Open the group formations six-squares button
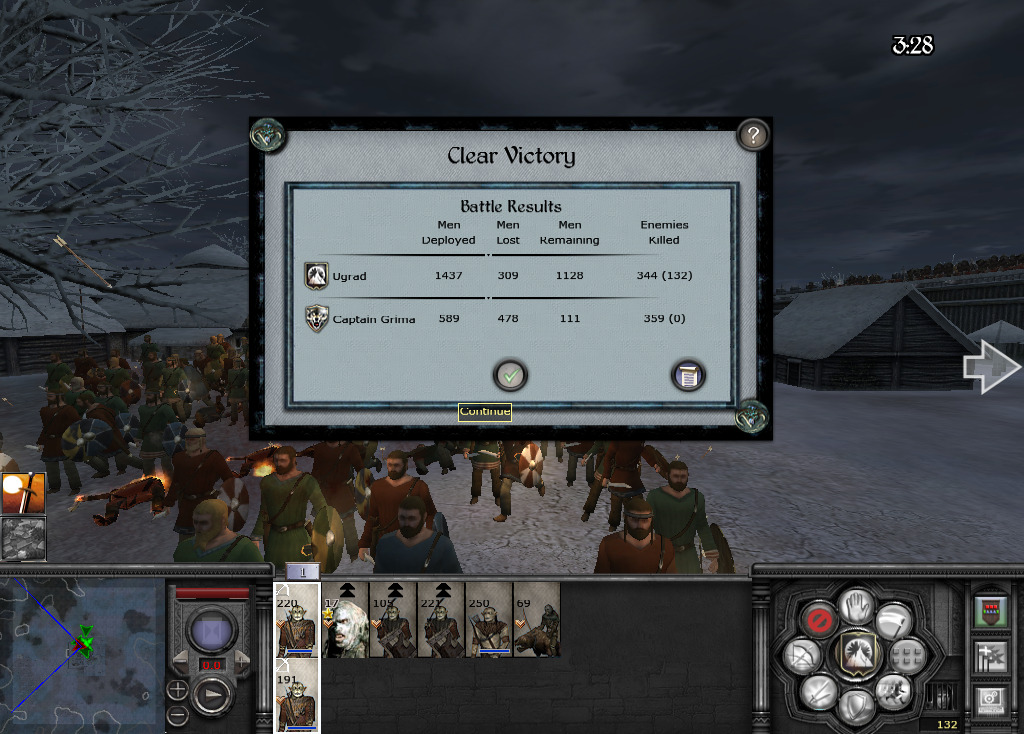This screenshot has width=1024, height=734. tap(908, 656)
